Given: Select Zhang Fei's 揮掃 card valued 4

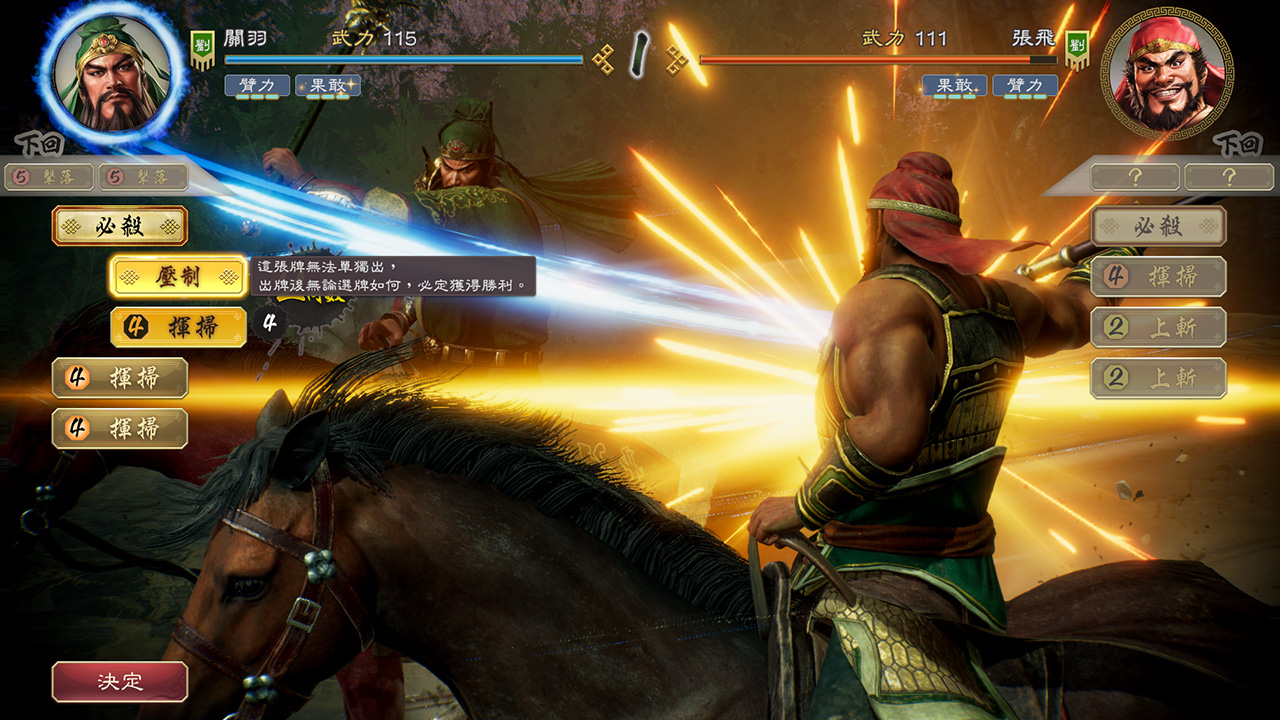Looking at the screenshot, I should [x=1157, y=277].
